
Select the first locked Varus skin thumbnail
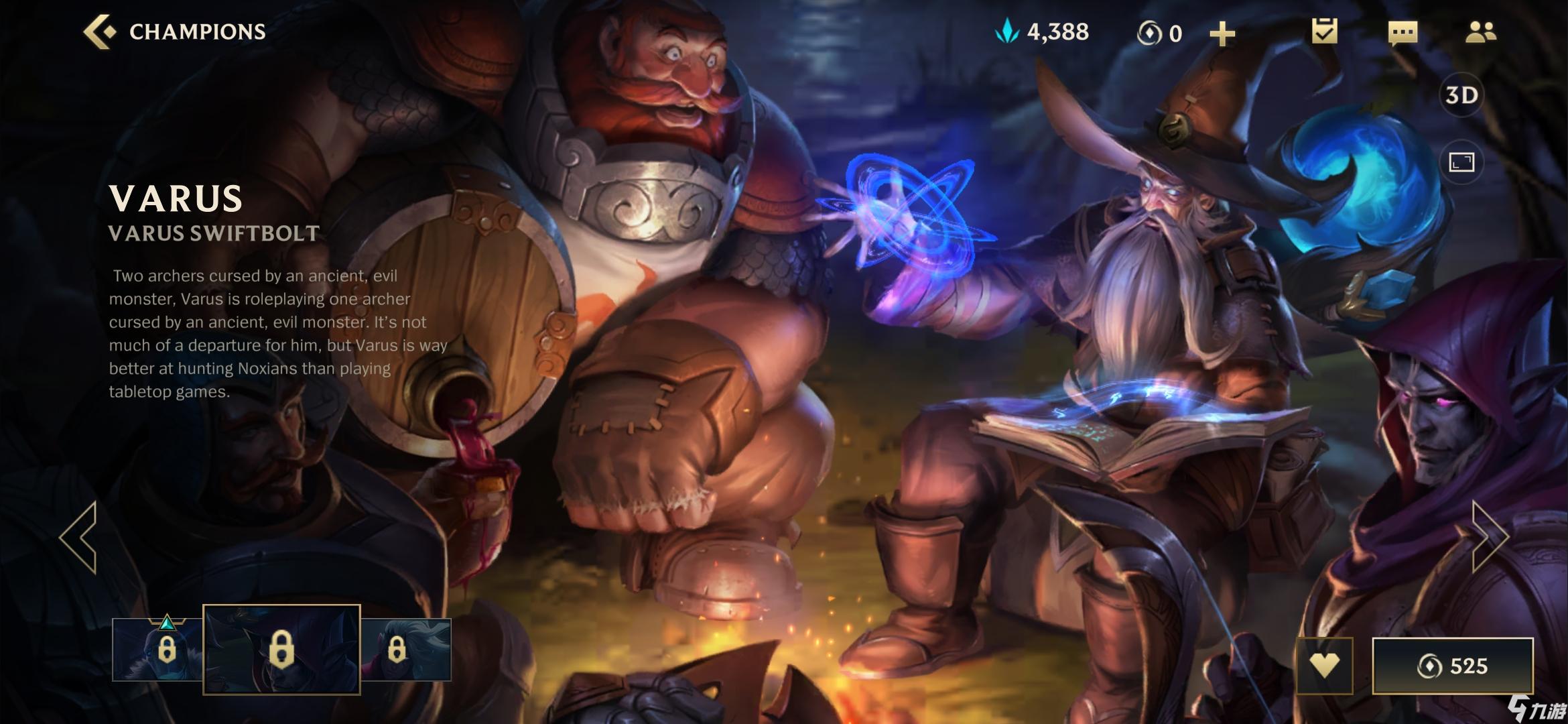click(x=158, y=650)
